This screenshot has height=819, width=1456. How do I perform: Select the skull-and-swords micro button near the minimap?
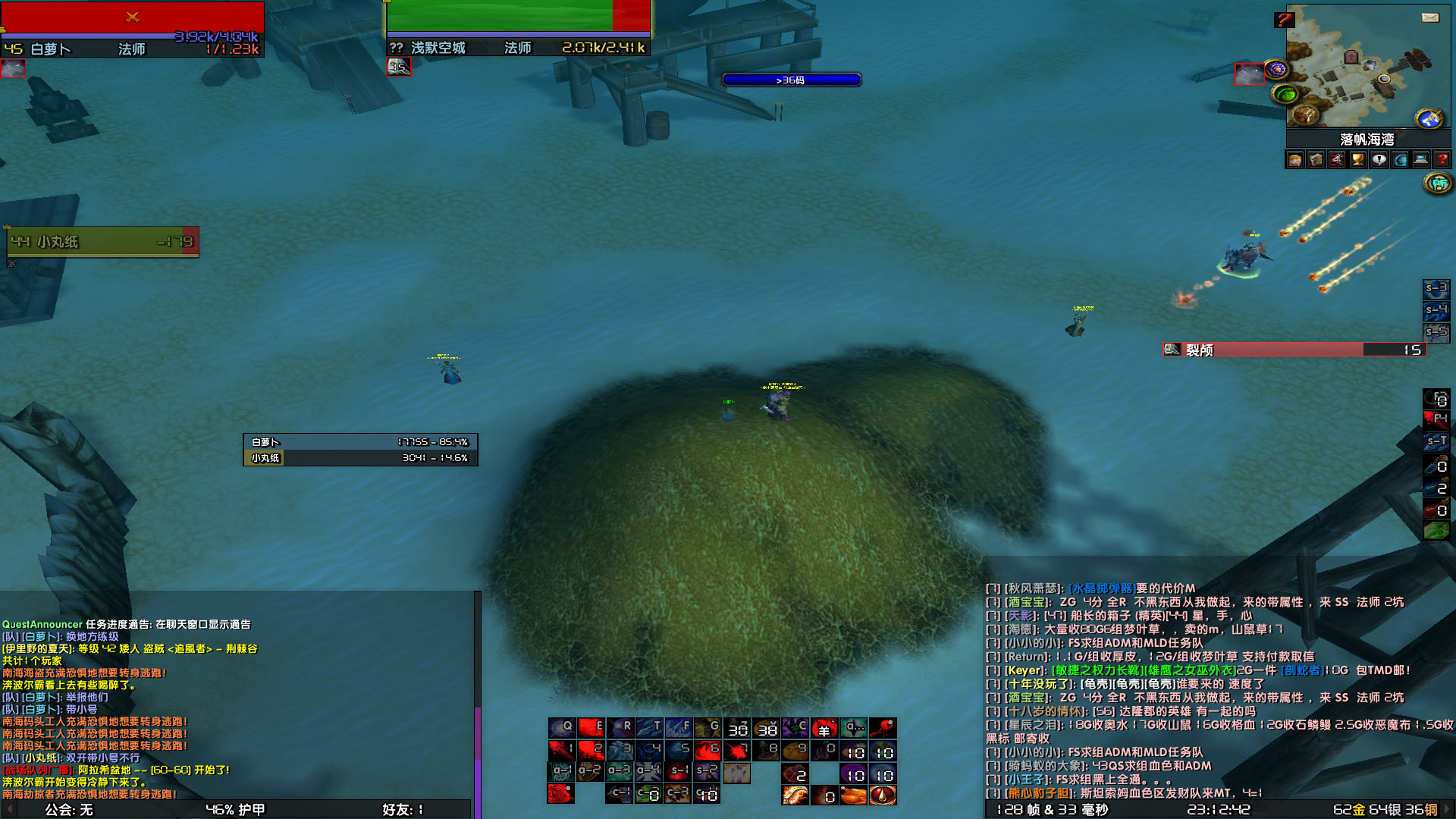click(1337, 158)
